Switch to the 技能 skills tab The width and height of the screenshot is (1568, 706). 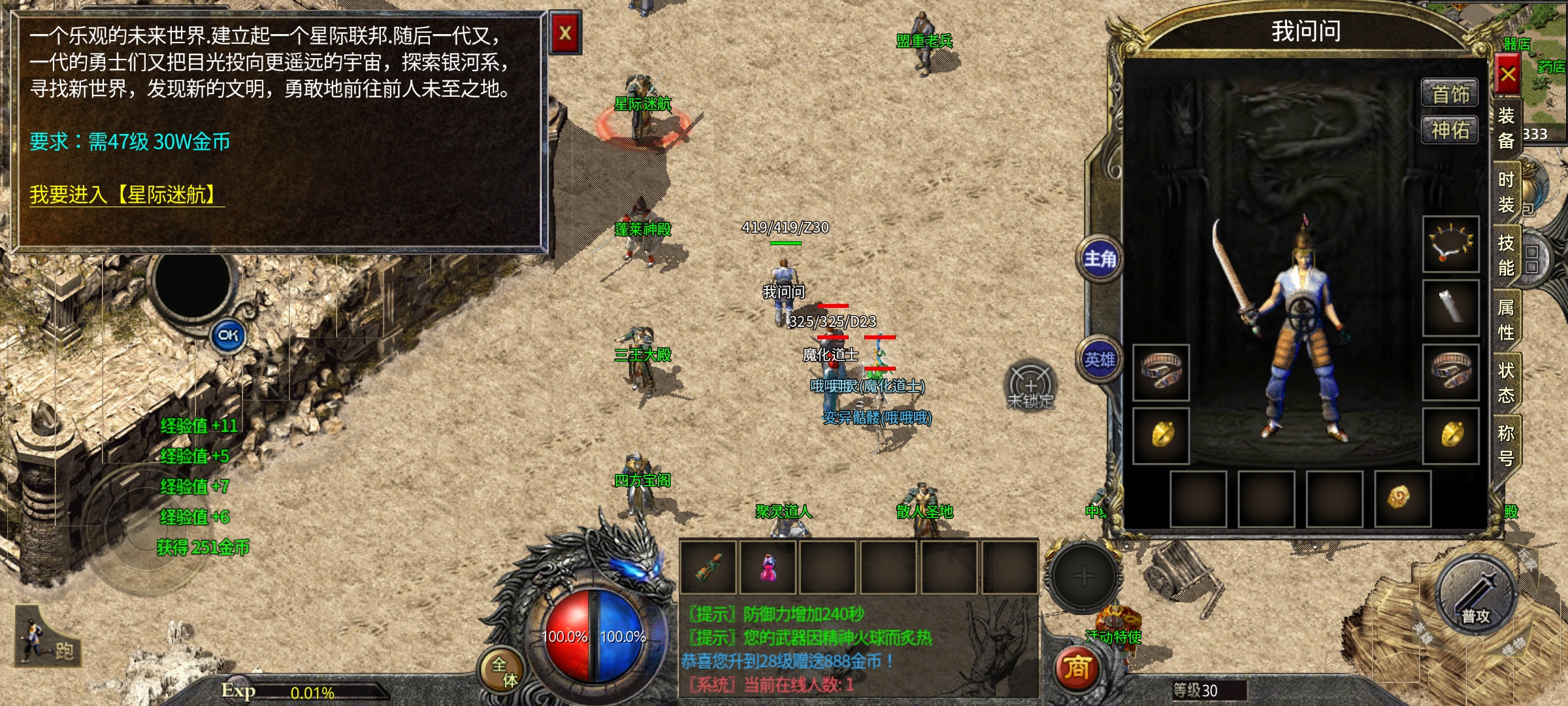[1507, 256]
